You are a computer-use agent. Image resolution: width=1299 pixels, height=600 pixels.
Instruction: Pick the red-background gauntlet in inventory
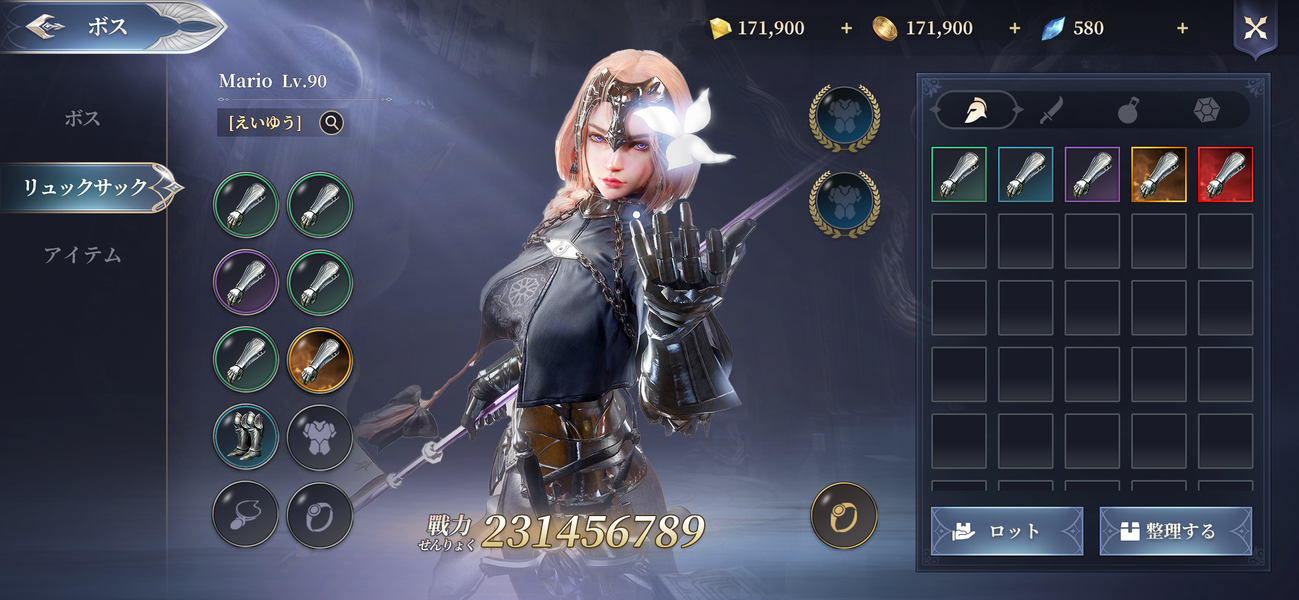(1225, 175)
